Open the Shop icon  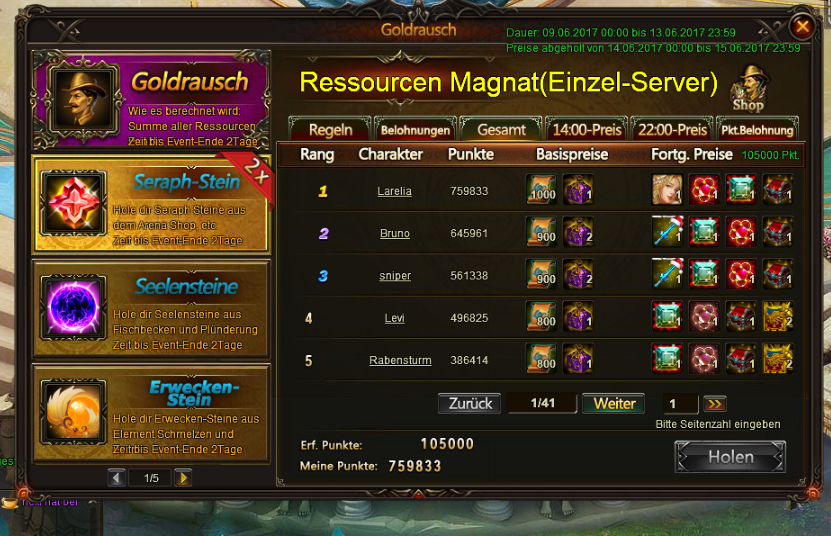click(748, 89)
